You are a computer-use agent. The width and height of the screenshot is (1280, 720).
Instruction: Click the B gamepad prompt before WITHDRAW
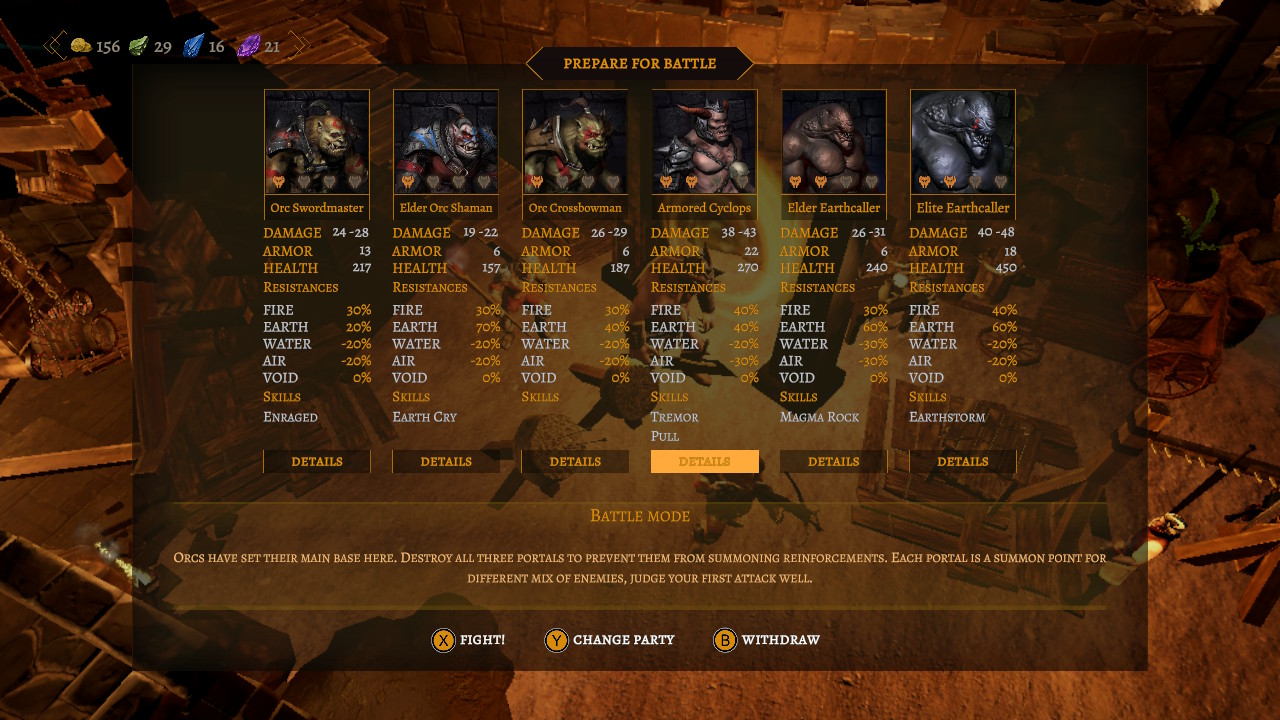pos(725,640)
